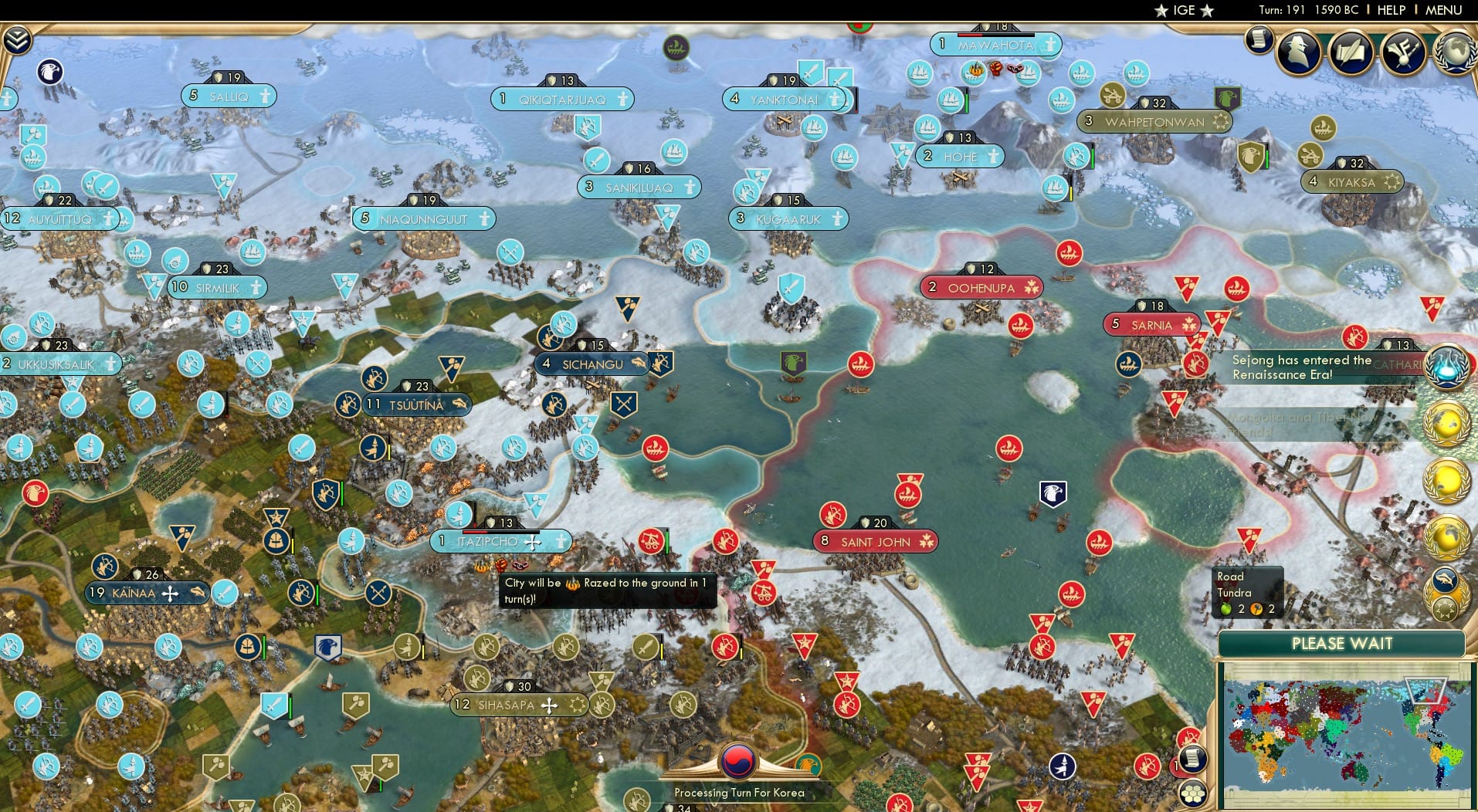Image resolution: width=1478 pixels, height=812 pixels.
Task: Open the HELP item in the top bar
Action: [1392, 10]
